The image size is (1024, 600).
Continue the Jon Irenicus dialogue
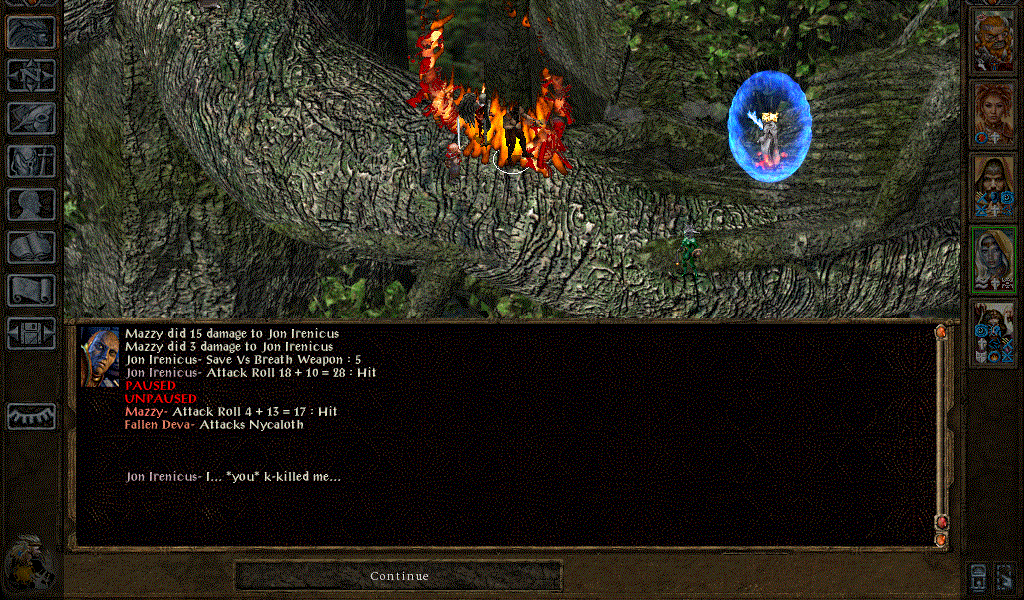coord(398,576)
